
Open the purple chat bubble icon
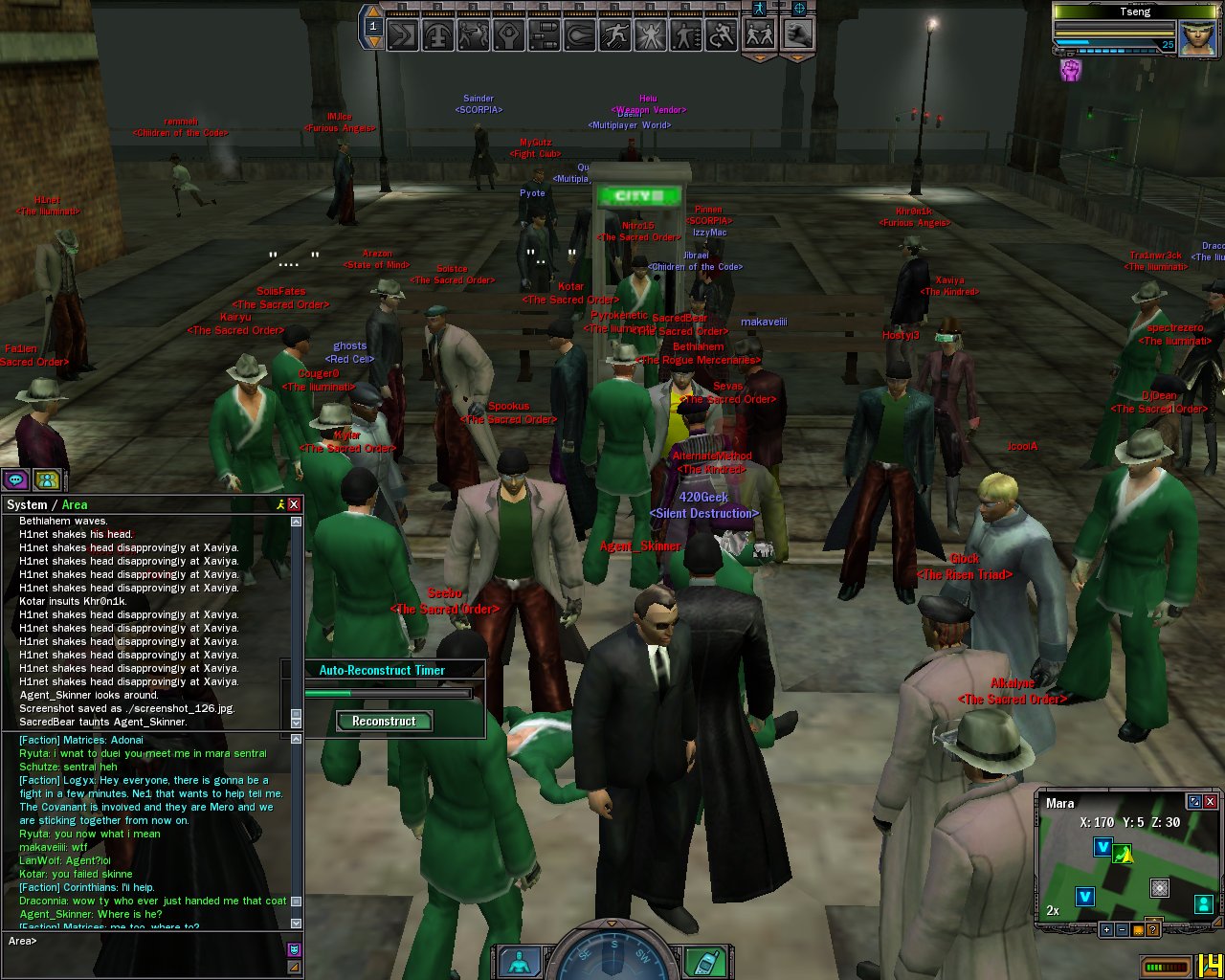coord(15,480)
